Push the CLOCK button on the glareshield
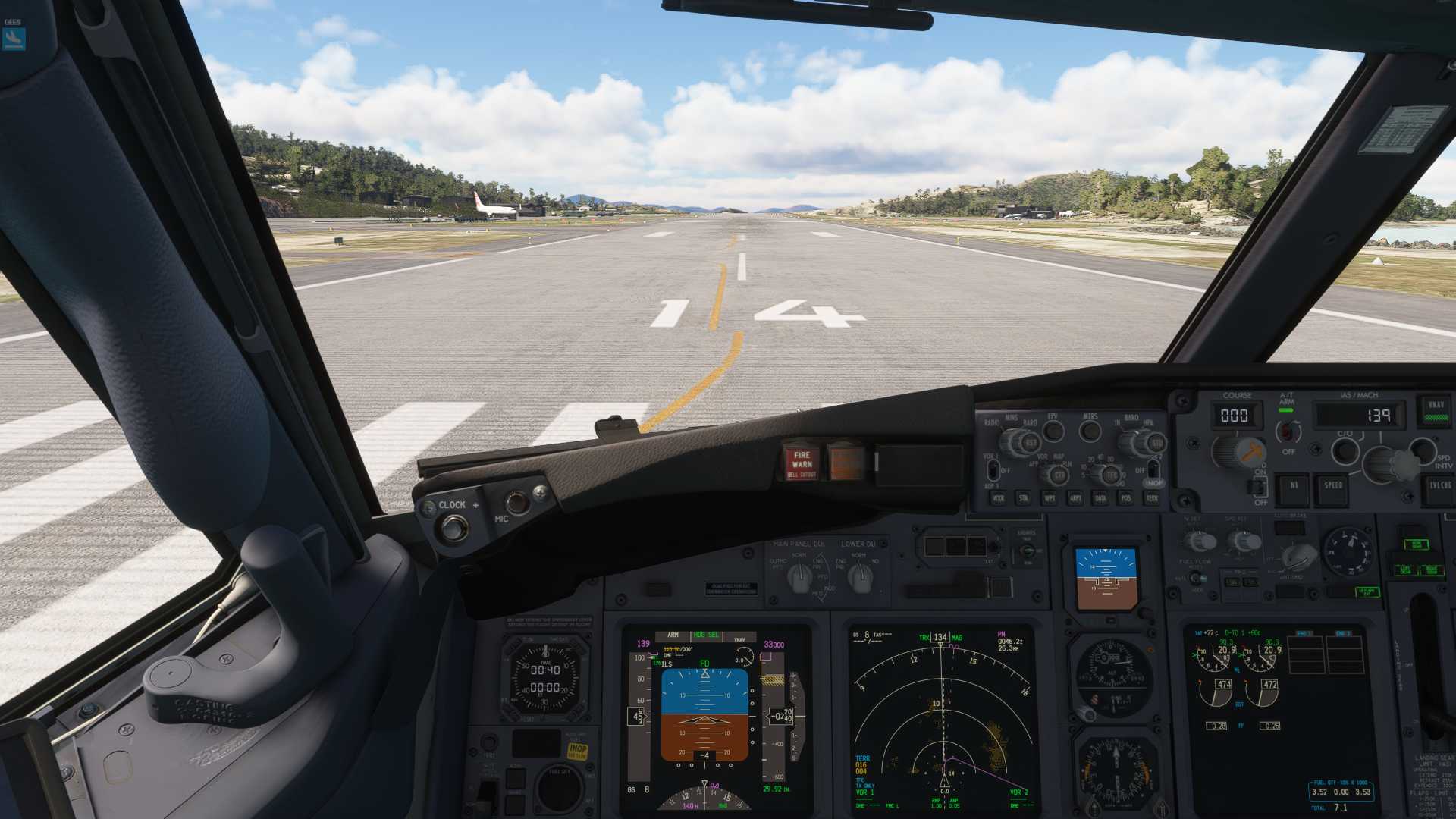 click(454, 527)
